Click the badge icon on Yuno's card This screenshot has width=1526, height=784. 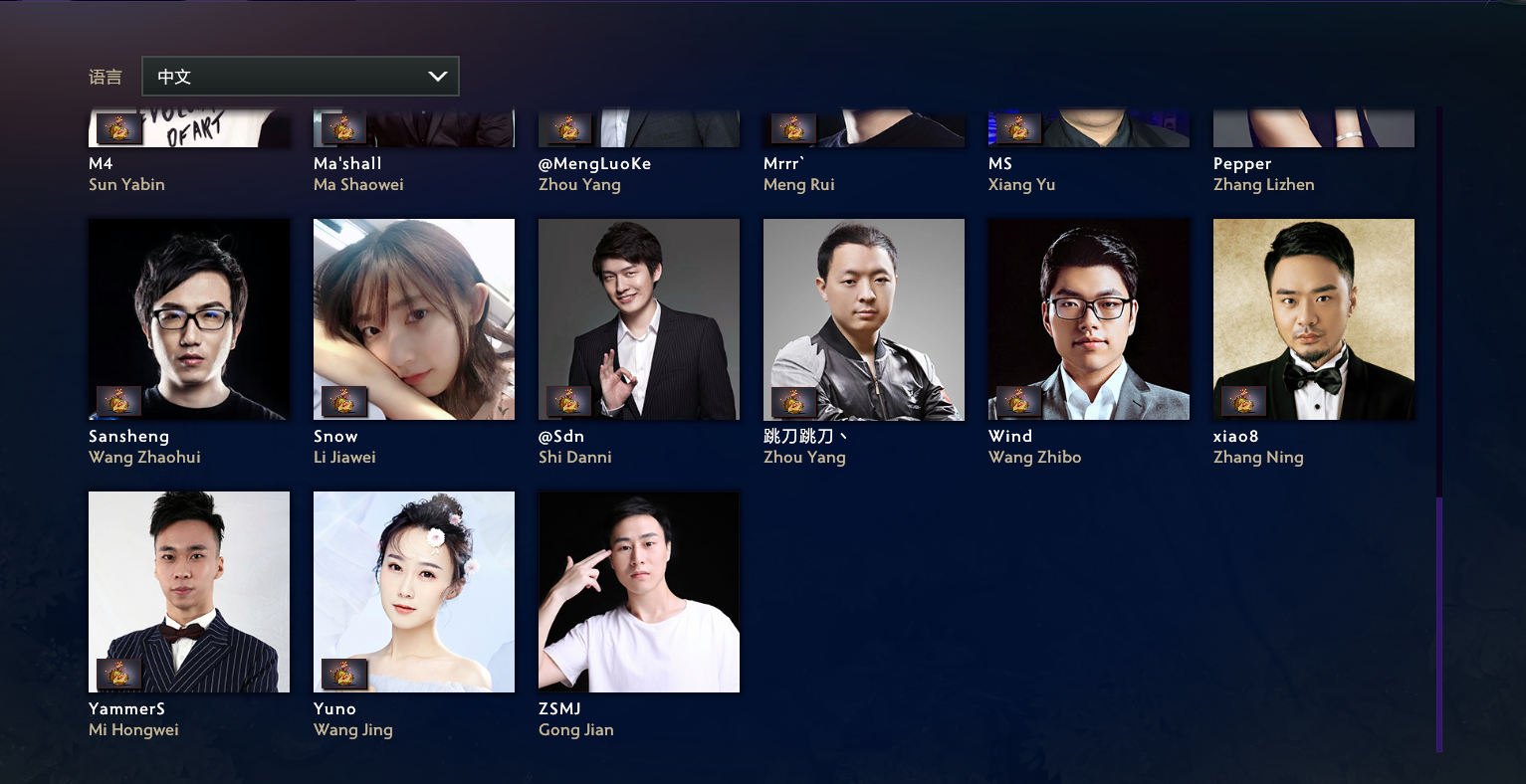[x=344, y=674]
